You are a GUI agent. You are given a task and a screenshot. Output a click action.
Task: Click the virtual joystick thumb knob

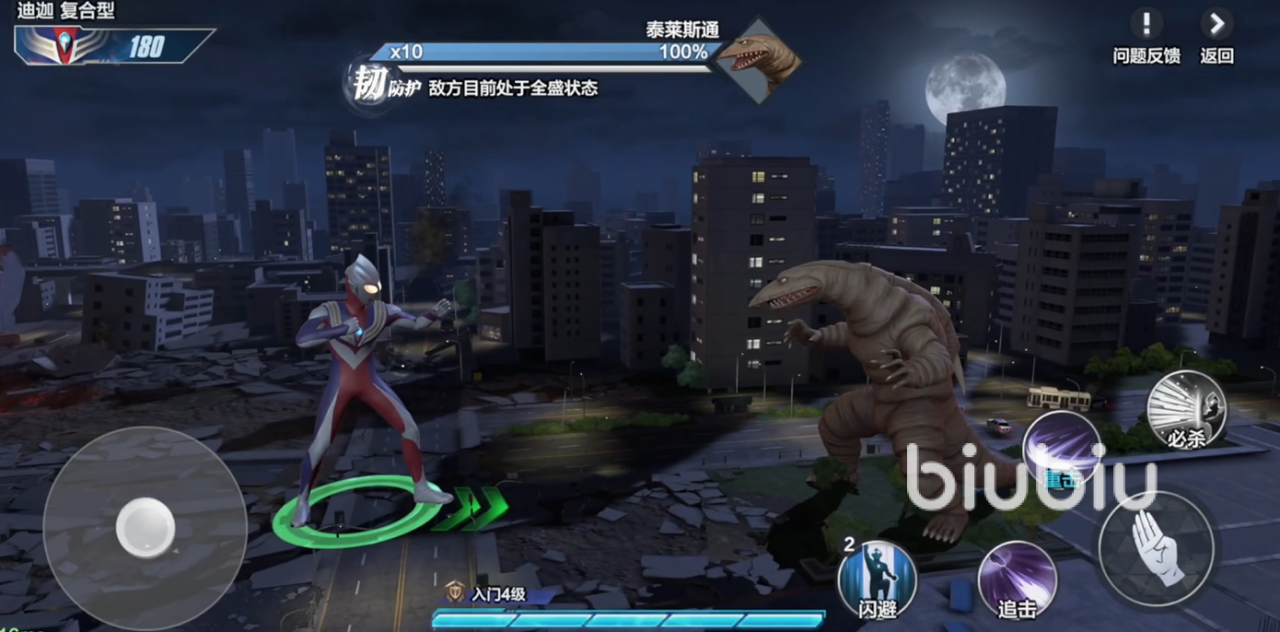pos(146,528)
